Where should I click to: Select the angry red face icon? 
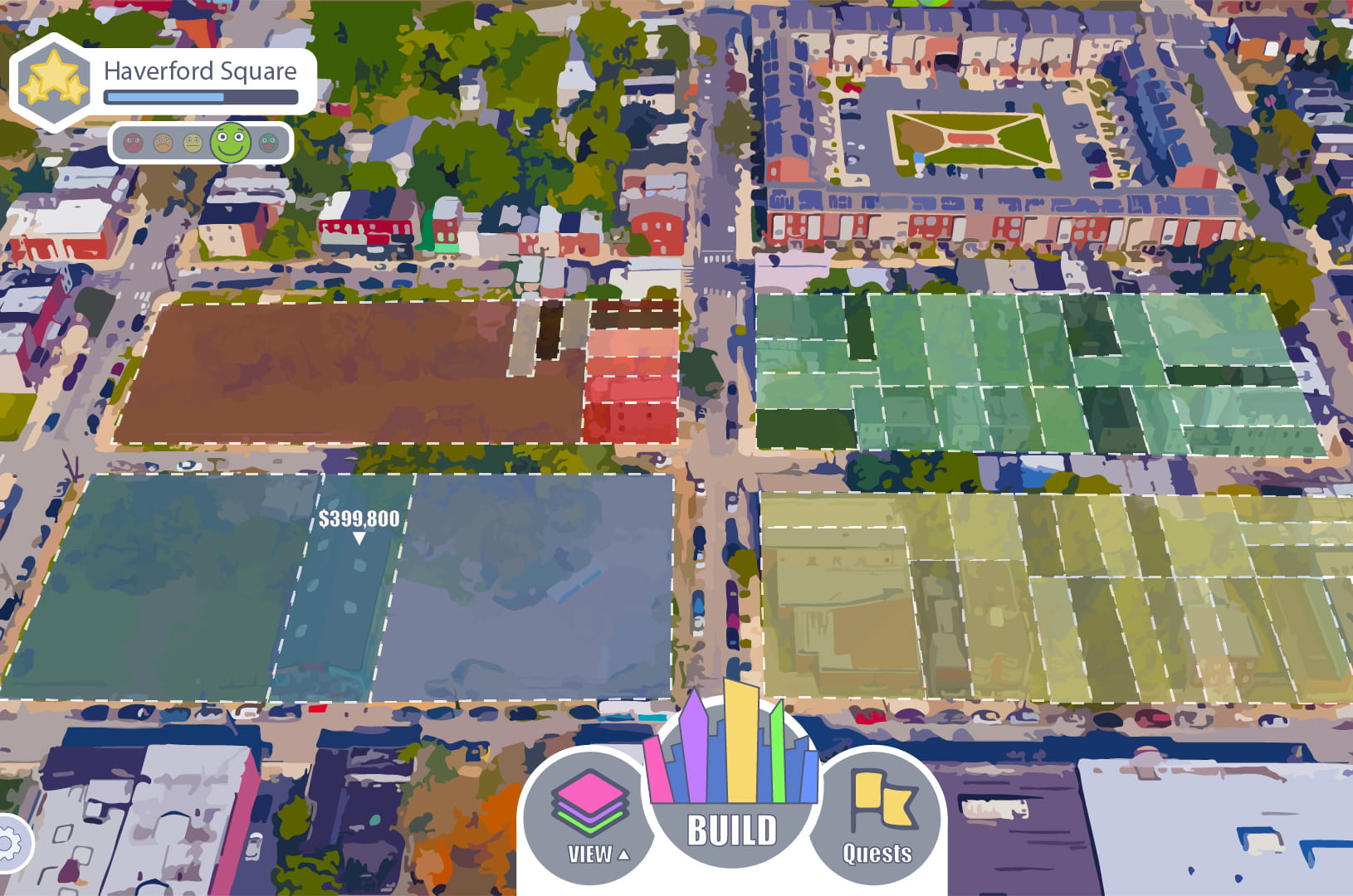point(133,143)
